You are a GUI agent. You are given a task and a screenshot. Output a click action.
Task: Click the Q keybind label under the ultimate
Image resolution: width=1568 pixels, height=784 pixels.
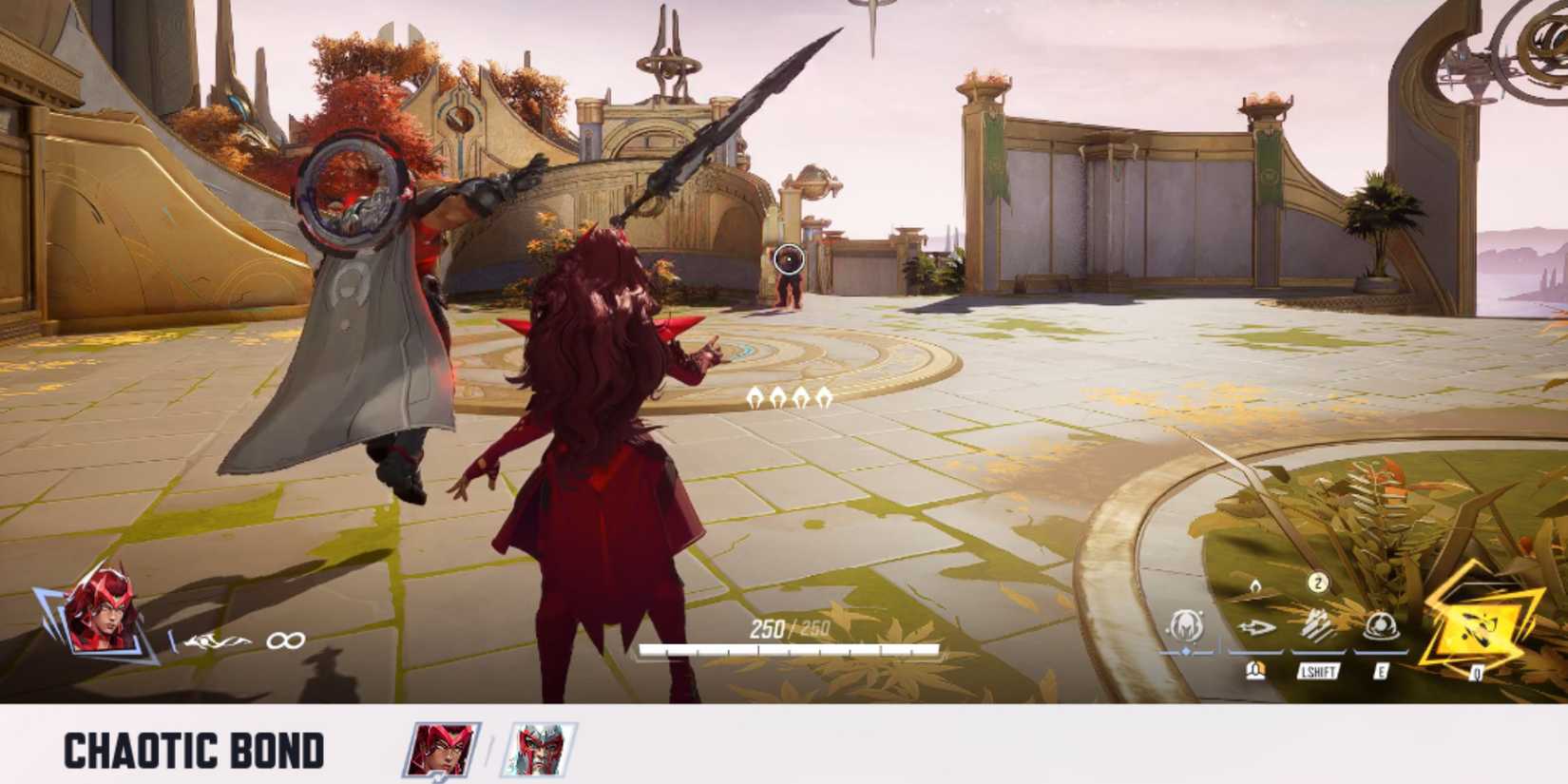pyautogui.click(x=1477, y=672)
